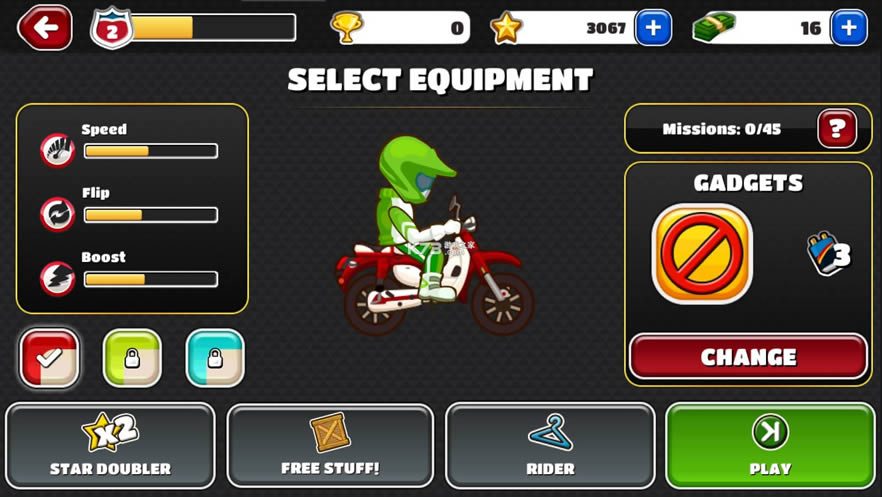Tap the backpack gadget count icon
The height and width of the screenshot is (497, 882).
click(828, 254)
